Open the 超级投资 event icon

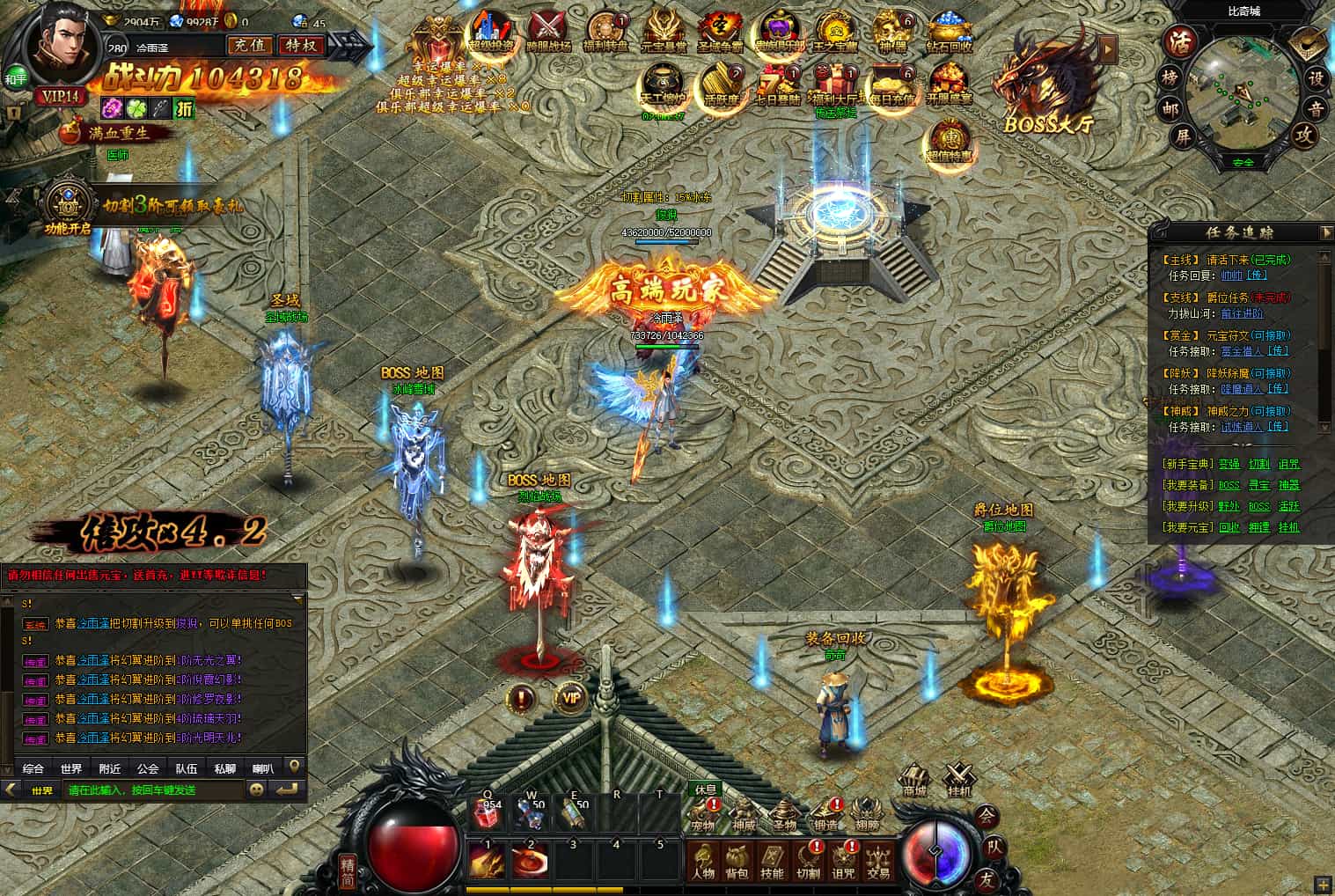click(492, 33)
